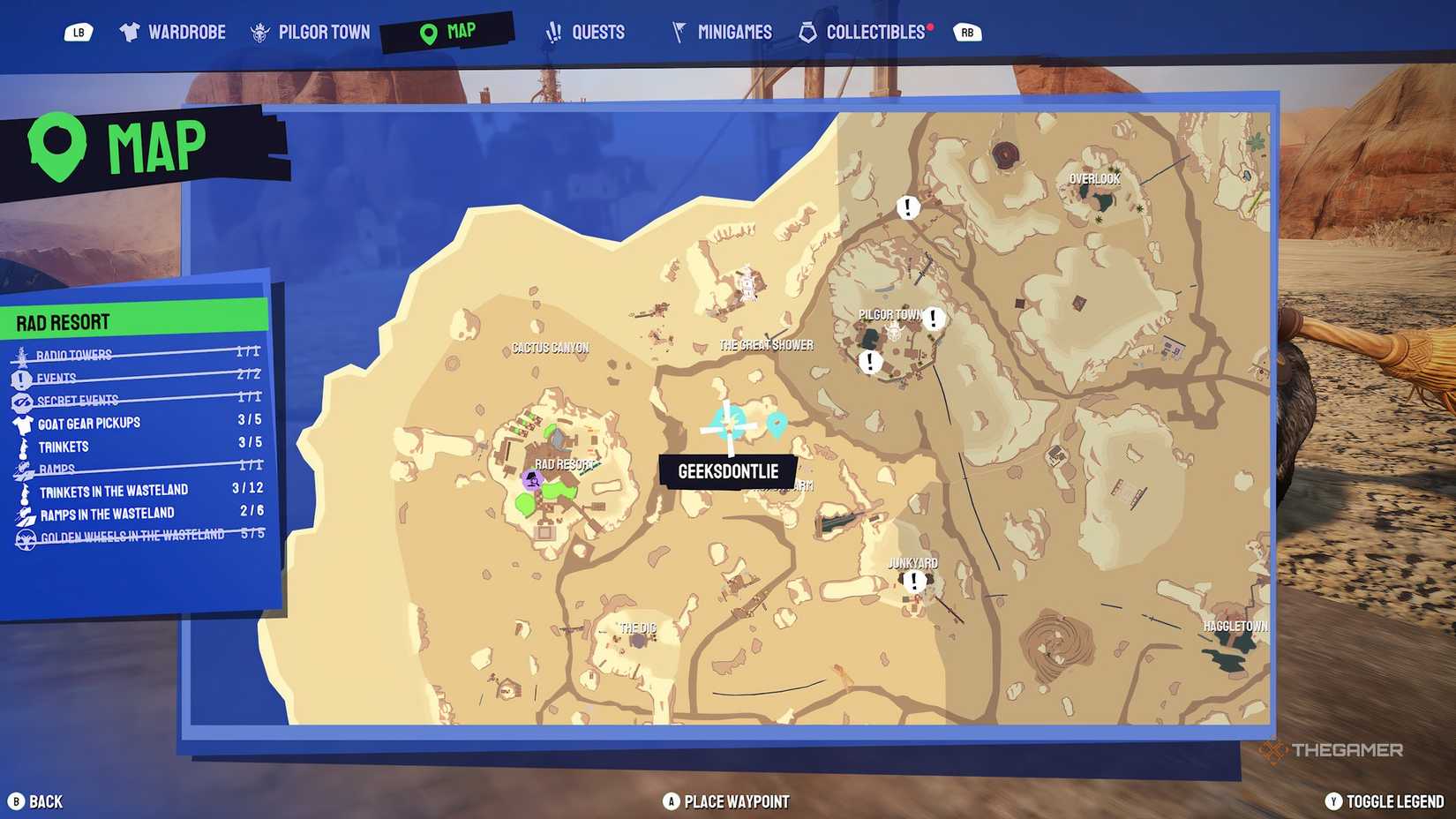The width and height of the screenshot is (1456, 819).
Task: Click the Quests exclamation icon in the top bar
Action: 553,31
